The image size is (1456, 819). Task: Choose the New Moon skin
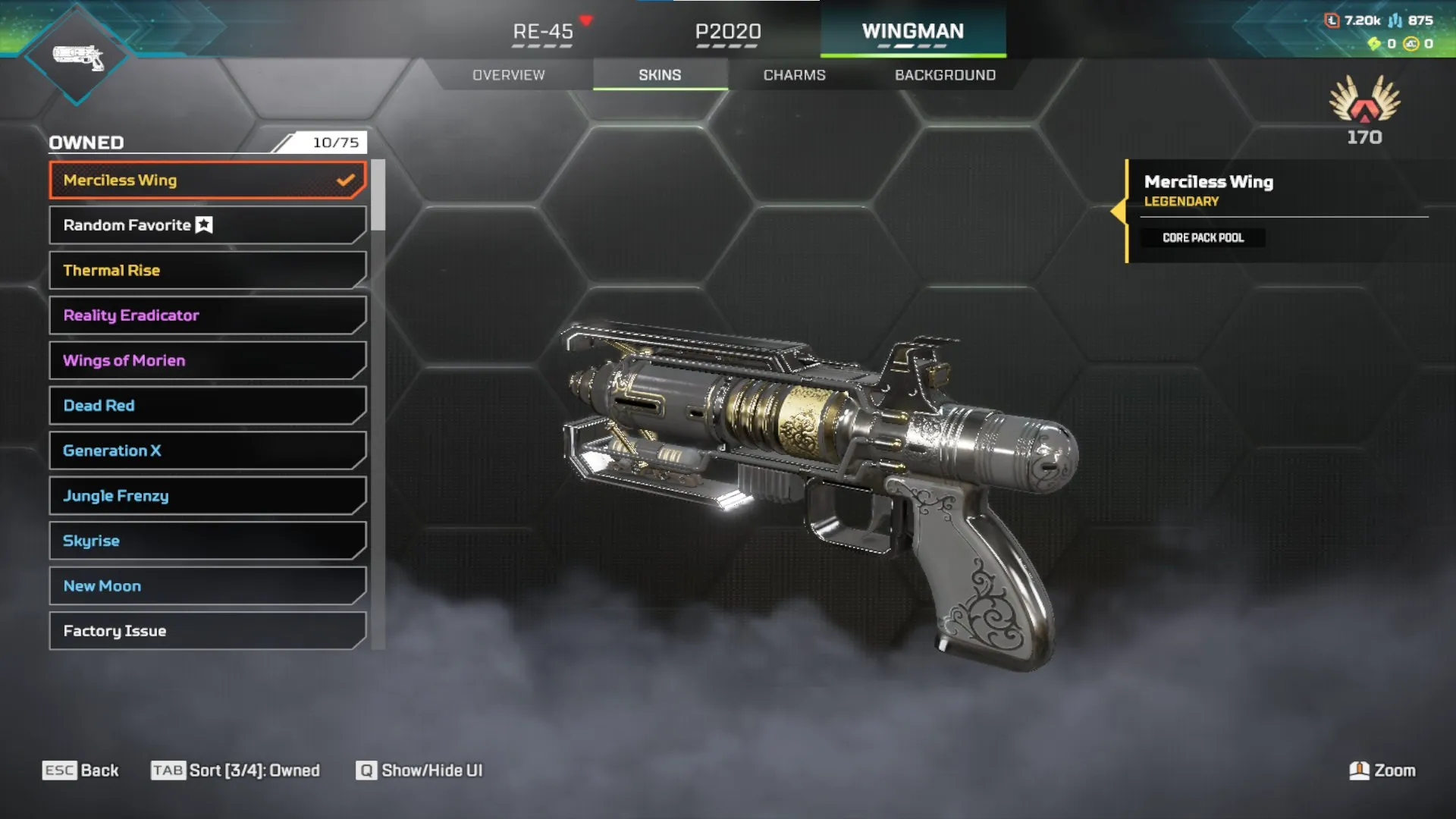pyautogui.click(x=207, y=586)
